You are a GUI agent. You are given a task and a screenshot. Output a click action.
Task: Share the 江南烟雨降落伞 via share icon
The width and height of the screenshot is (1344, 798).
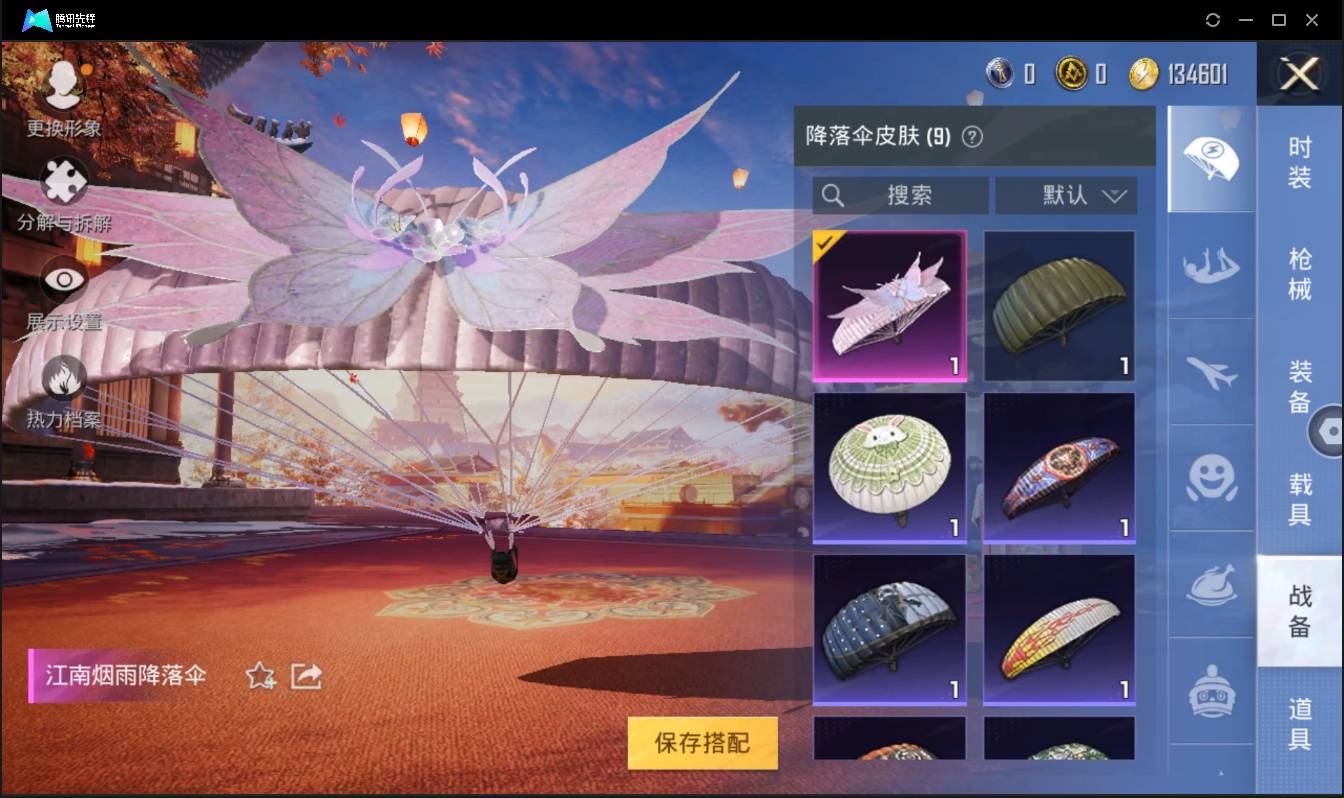point(305,676)
